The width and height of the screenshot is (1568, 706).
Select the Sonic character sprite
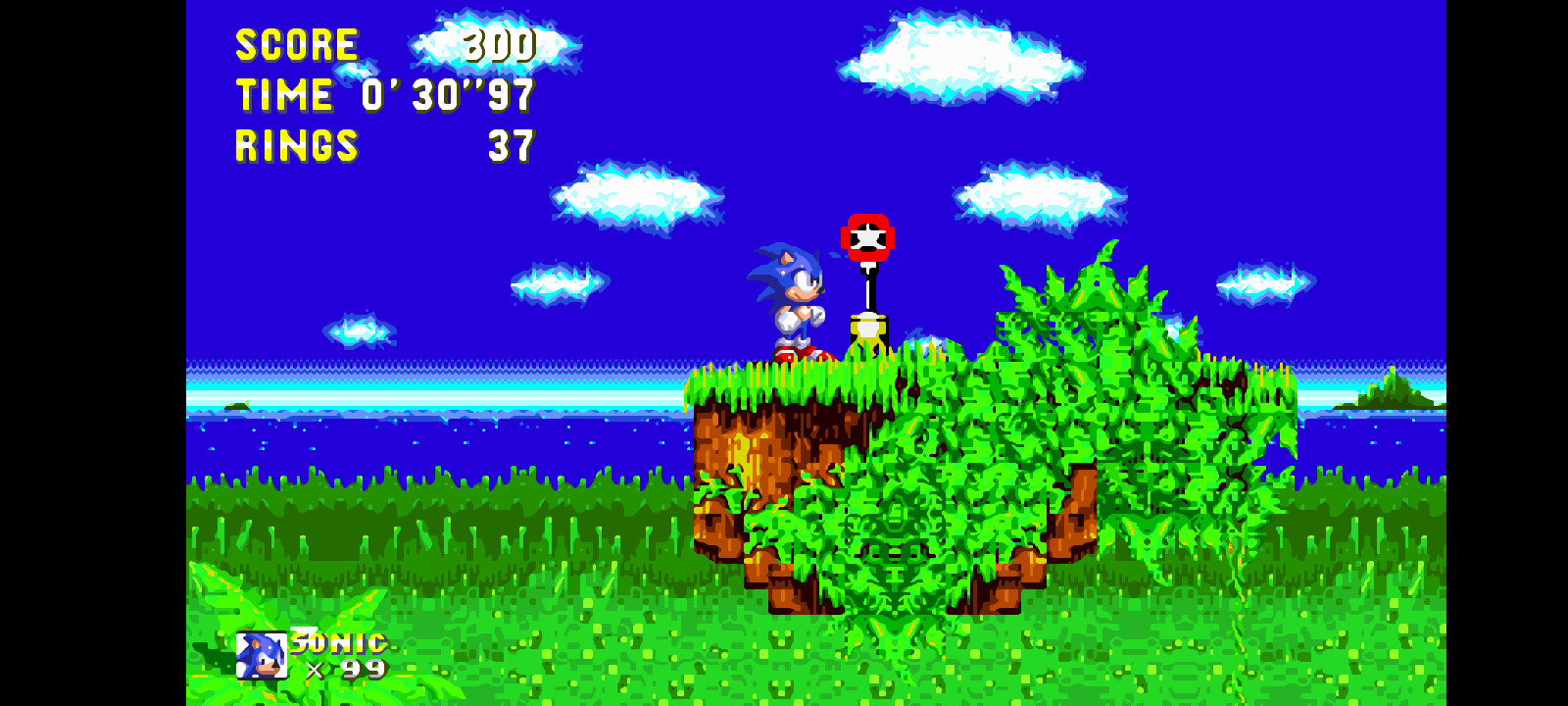click(x=792, y=299)
